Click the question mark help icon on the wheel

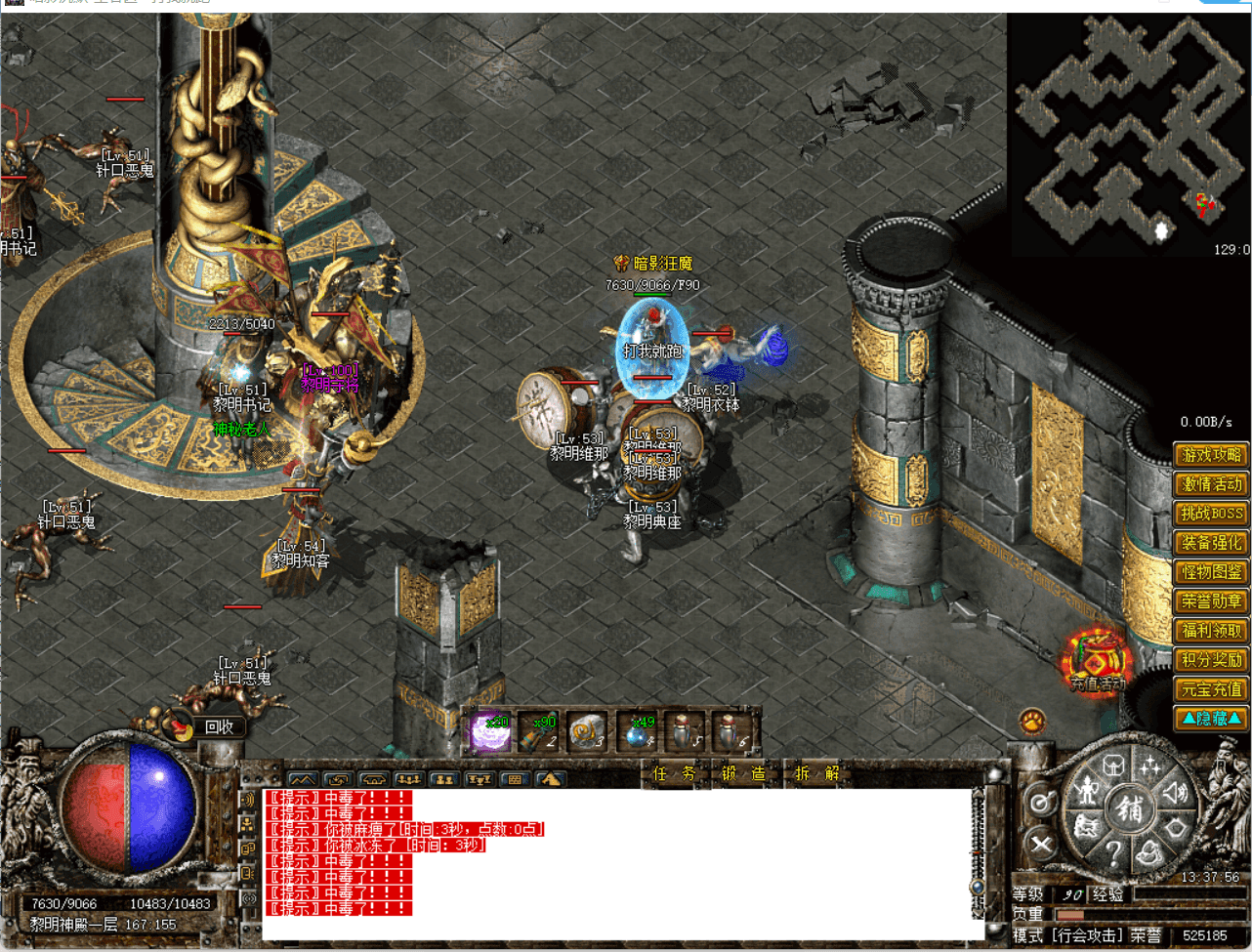pyautogui.click(x=1112, y=854)
